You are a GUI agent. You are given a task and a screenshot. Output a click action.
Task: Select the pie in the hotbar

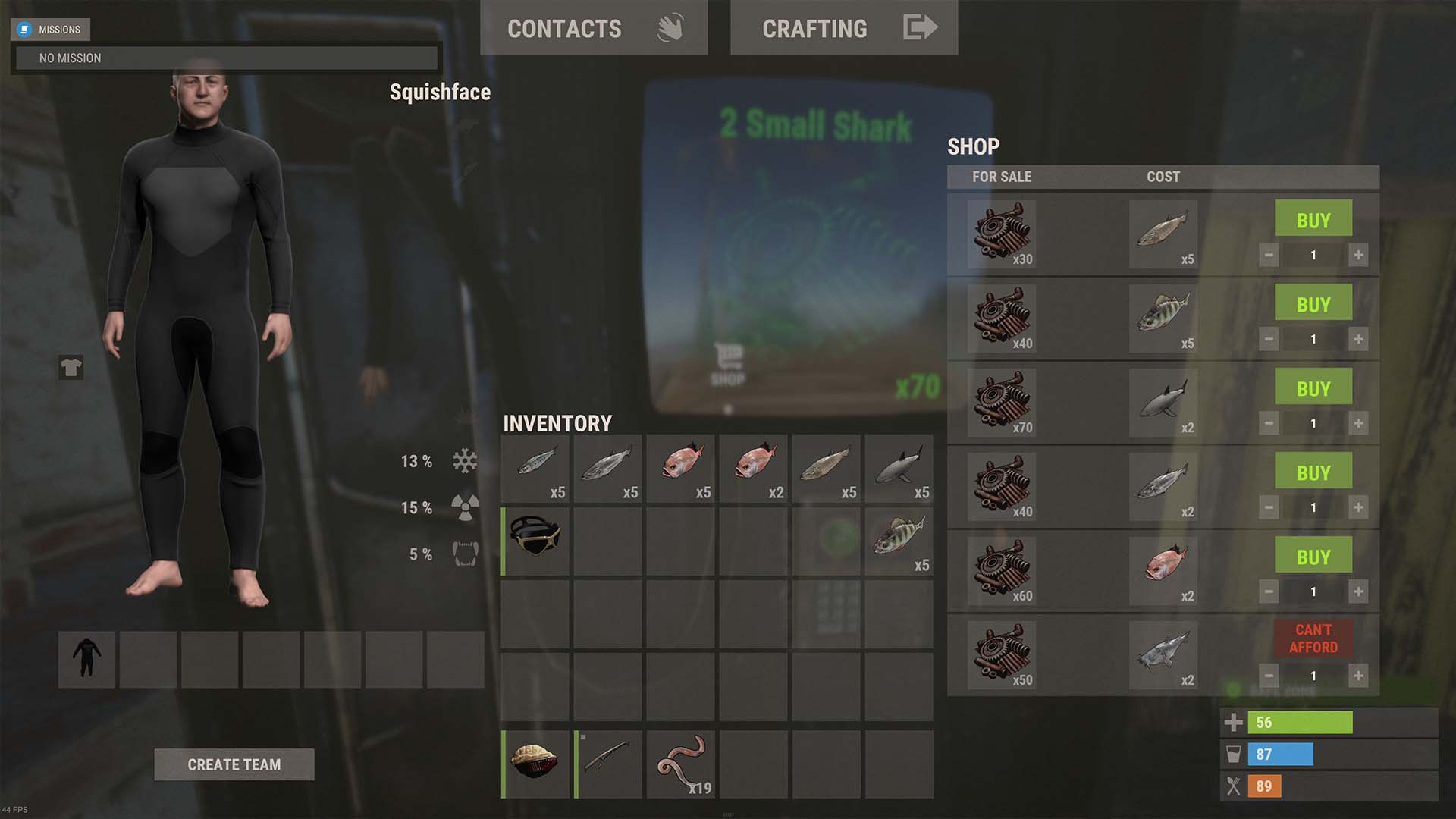click(535, 764)
